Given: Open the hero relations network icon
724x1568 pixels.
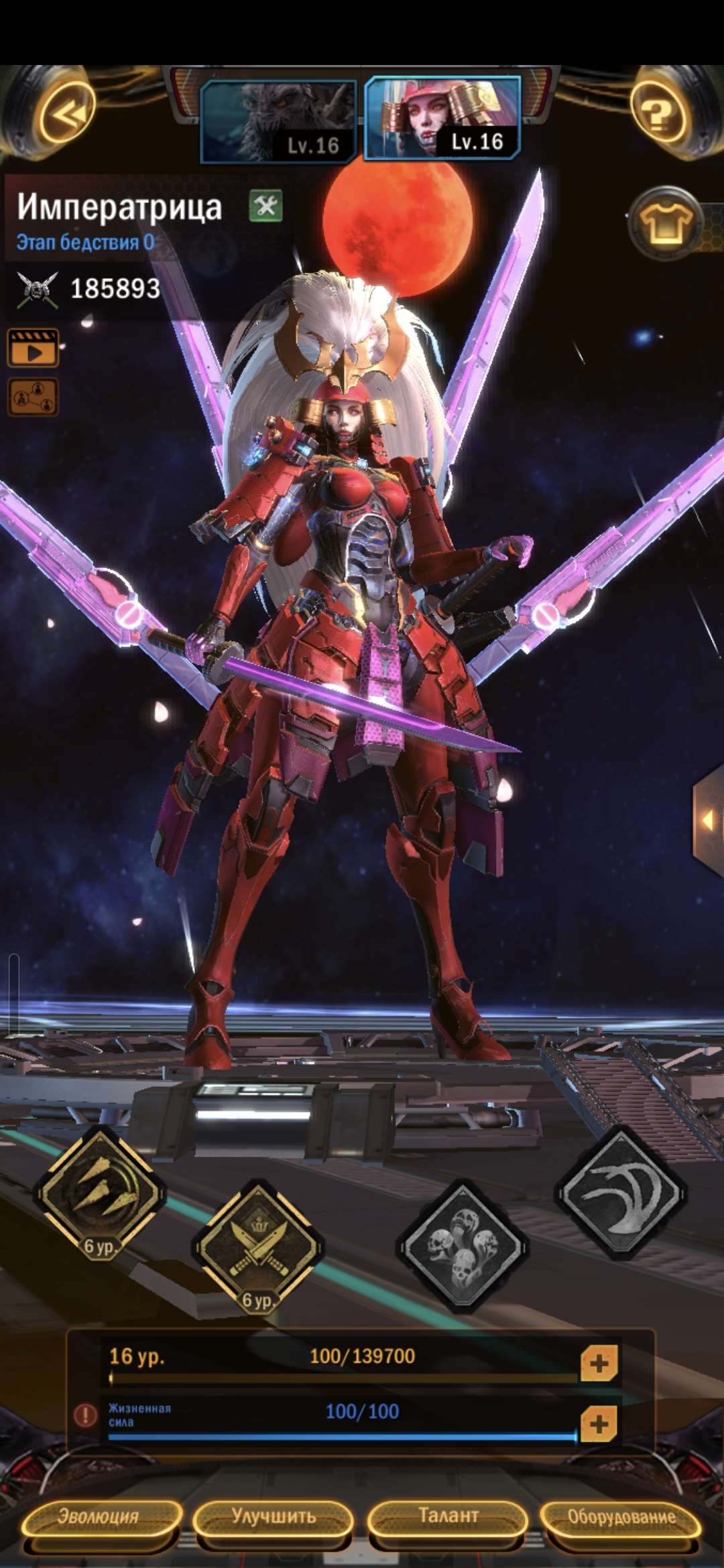Looking at the screenshot, I should (x=33, y=397).
